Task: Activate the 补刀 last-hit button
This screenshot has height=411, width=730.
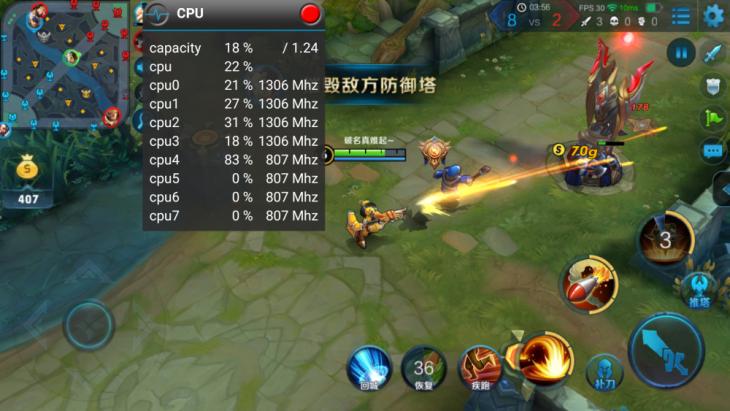Action: 605,372
